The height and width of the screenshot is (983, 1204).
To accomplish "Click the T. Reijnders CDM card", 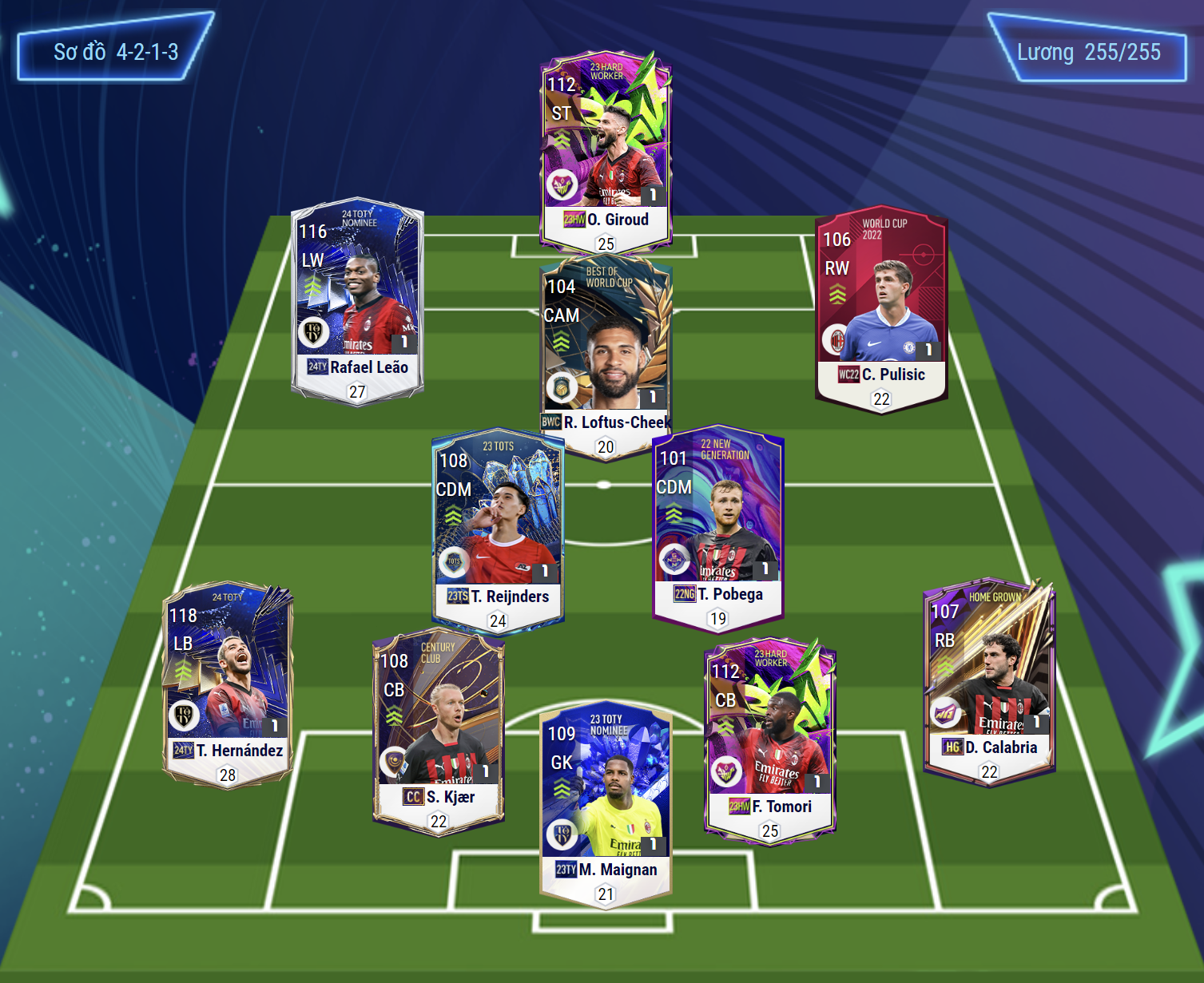I will [x=498, y=527].
